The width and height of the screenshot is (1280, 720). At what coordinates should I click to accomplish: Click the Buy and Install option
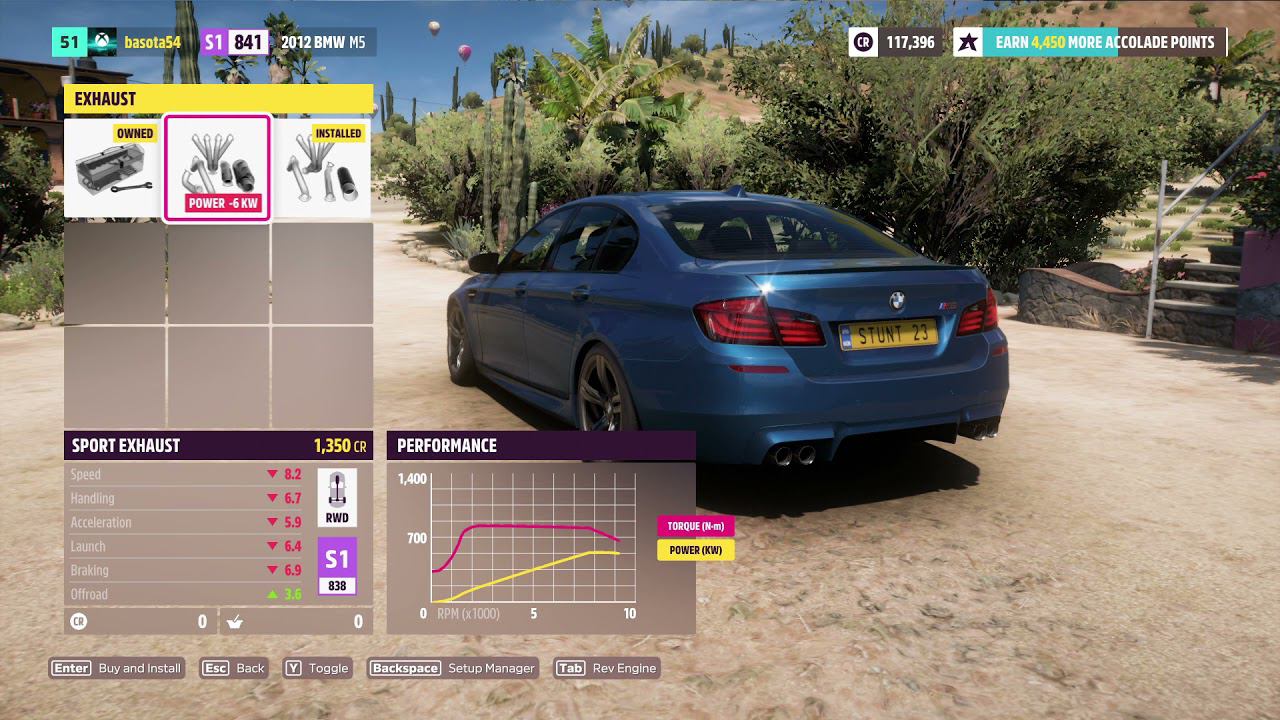[118, 668]
